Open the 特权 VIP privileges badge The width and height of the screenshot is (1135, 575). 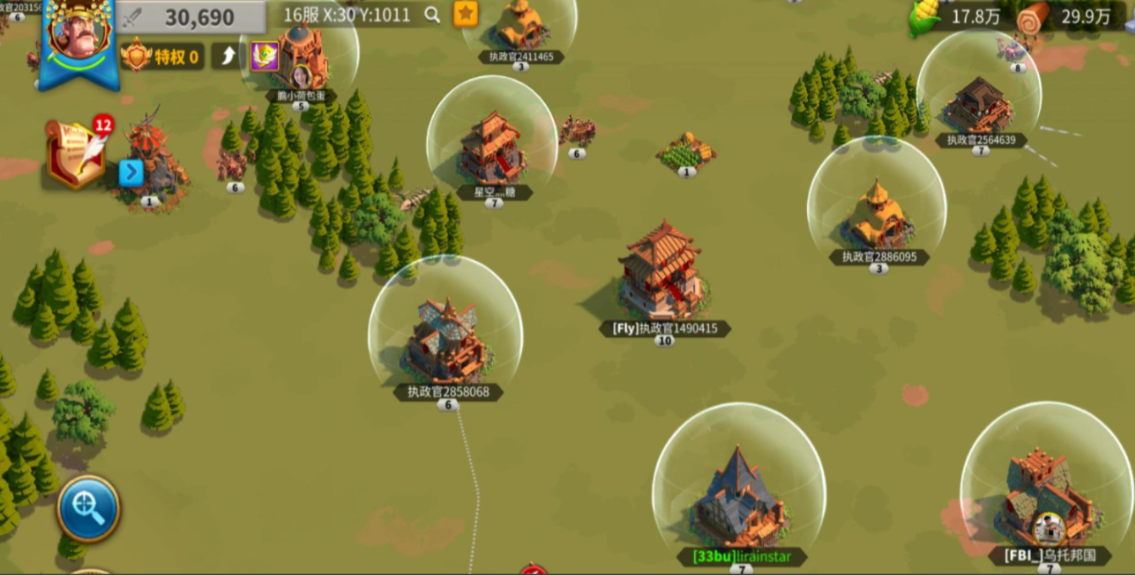pyautogui.click(x=162, y=56)
